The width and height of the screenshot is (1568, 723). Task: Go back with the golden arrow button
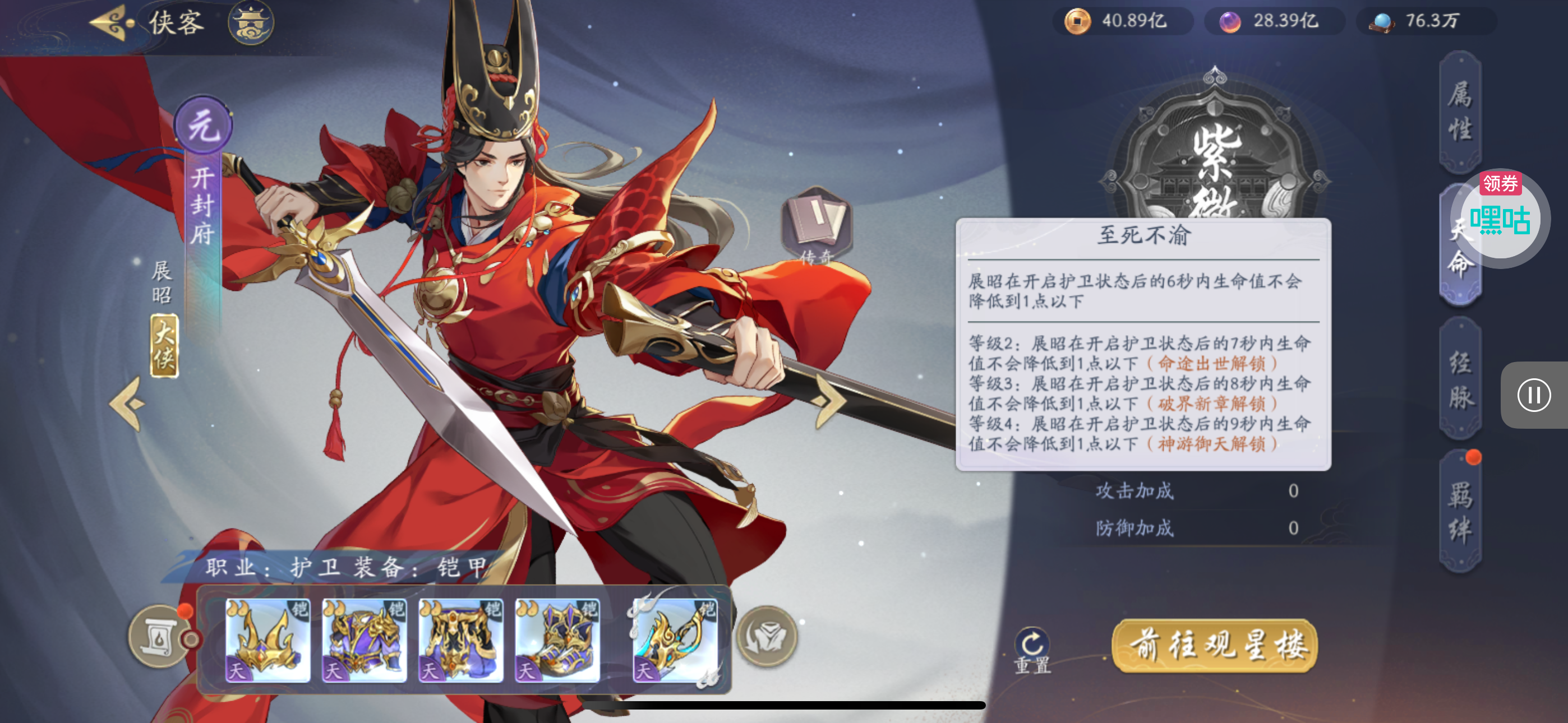[x=112, y=23]
